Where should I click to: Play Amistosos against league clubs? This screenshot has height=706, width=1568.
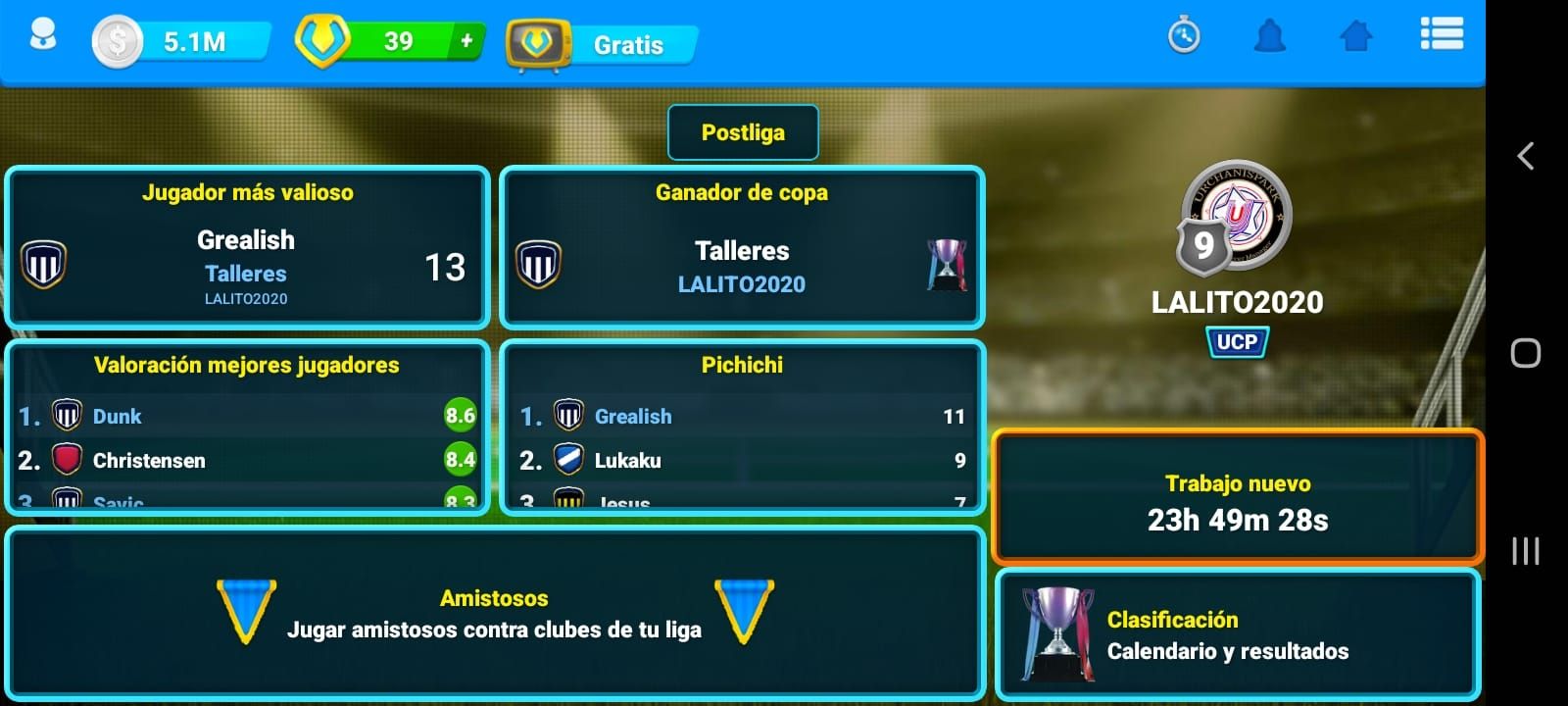(494, 614)
